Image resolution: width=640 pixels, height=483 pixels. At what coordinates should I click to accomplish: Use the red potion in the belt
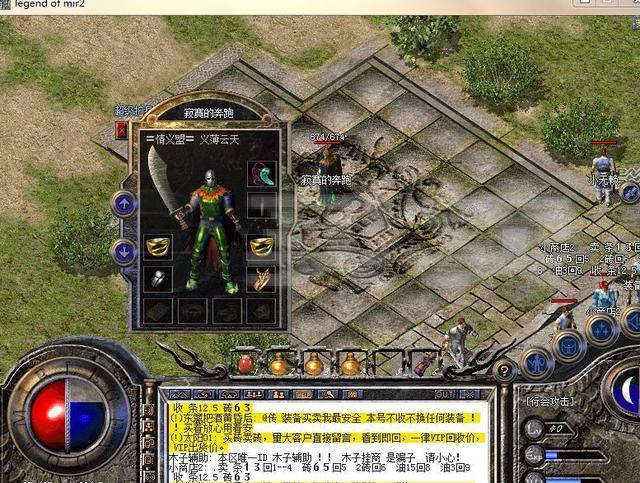click(245, 364)
